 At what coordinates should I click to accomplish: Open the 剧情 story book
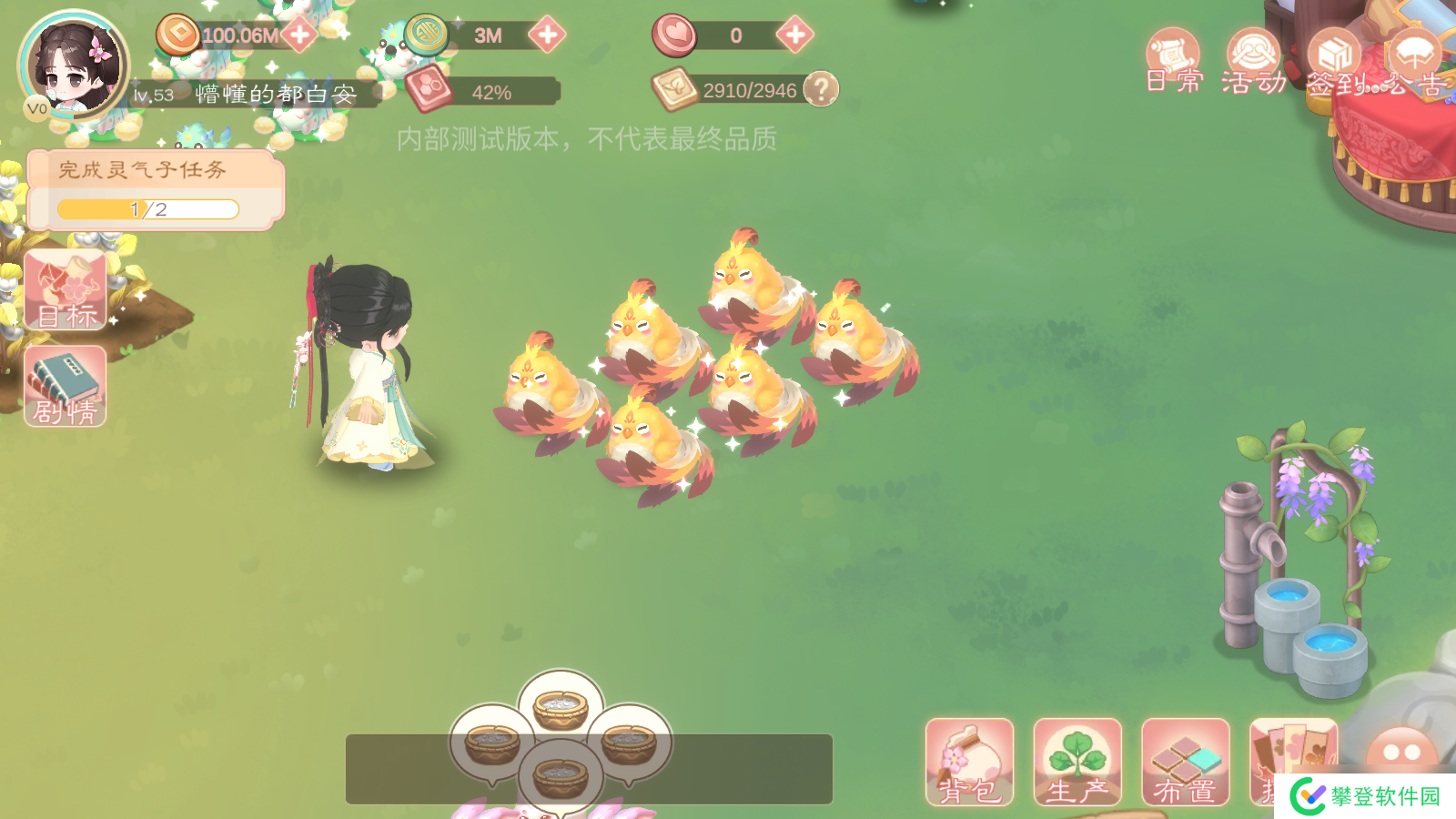point(66,386)
